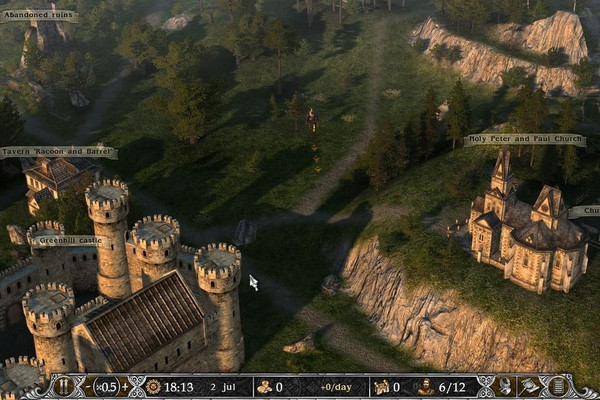This screenshot has height=400, width=600.
Task: Select the Tavern 'Racoon and Barrel' label
Action: coord(59,152)
